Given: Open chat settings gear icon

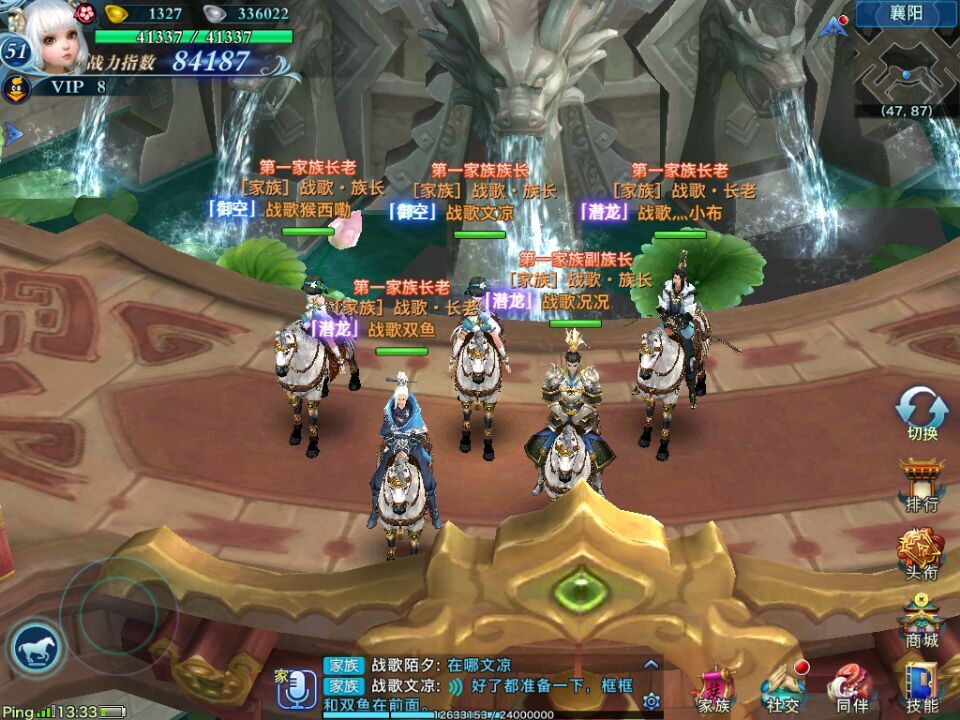Looking at the screenshot, I should (651, 700).
